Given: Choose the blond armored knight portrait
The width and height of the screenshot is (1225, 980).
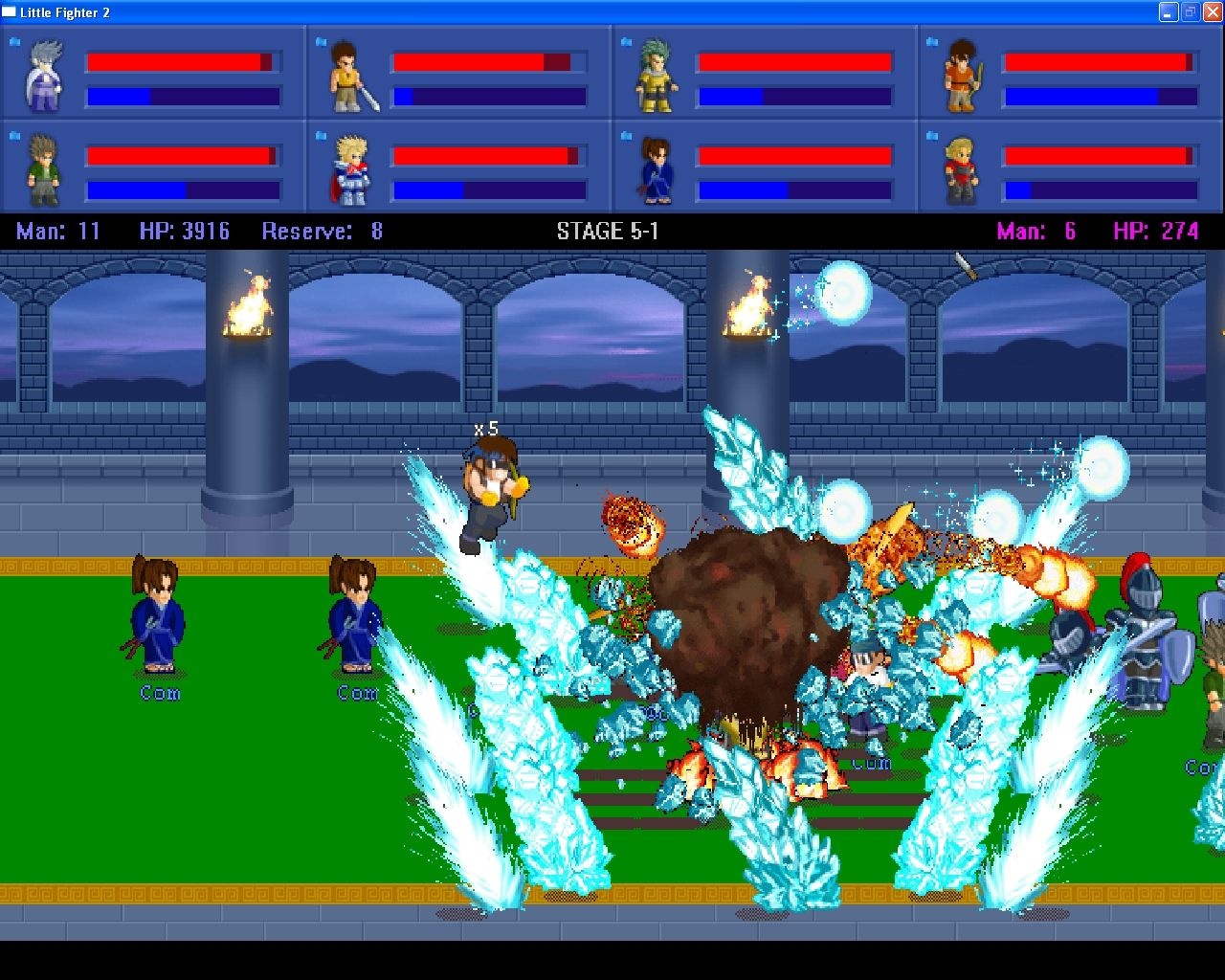Looking at the screenshot, I should 350,170.
